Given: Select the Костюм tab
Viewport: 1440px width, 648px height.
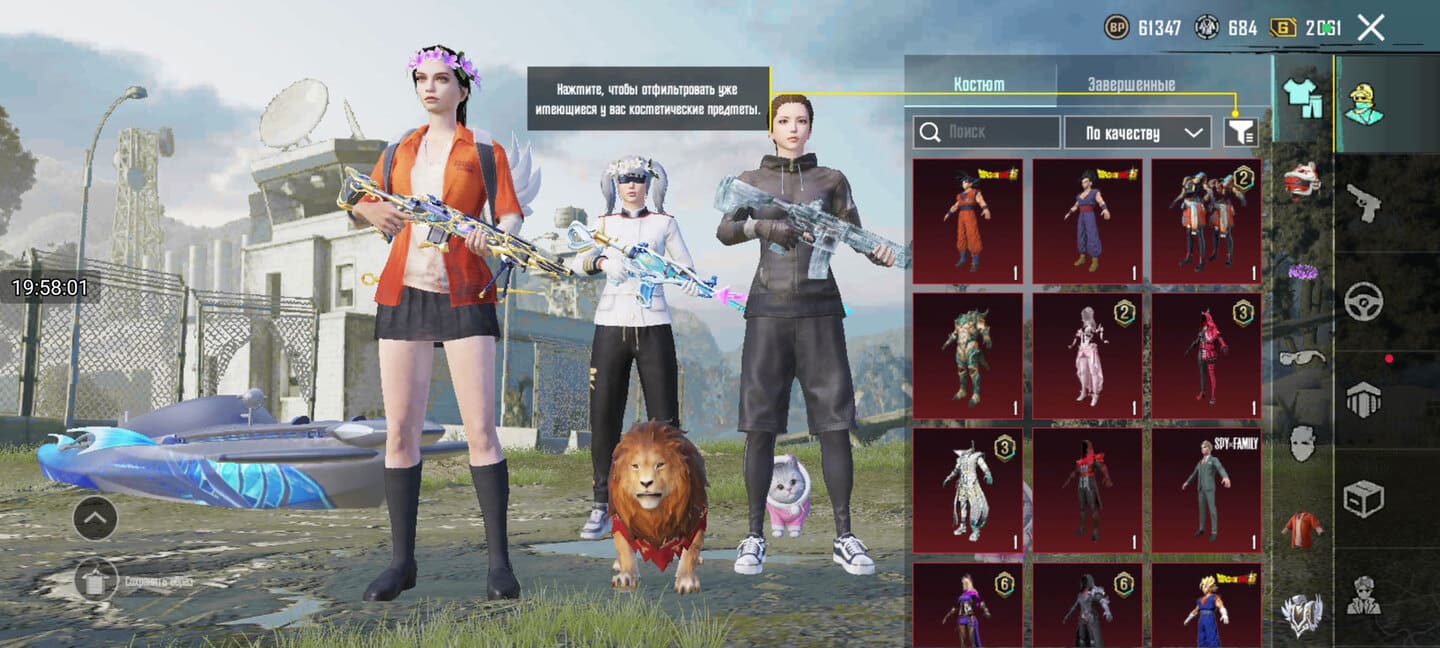Looking at the screenshot, I should pyautogui.click(x=979, y=85).
